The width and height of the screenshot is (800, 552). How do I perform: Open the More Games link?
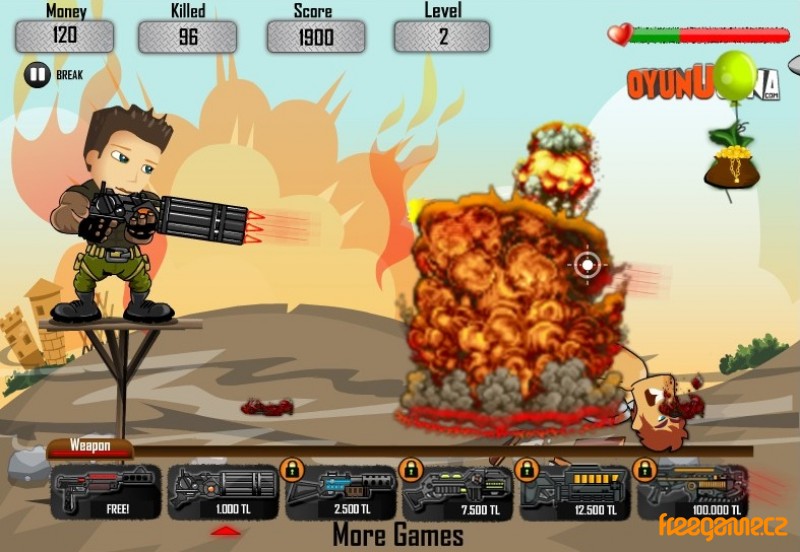tap(397, 534)
